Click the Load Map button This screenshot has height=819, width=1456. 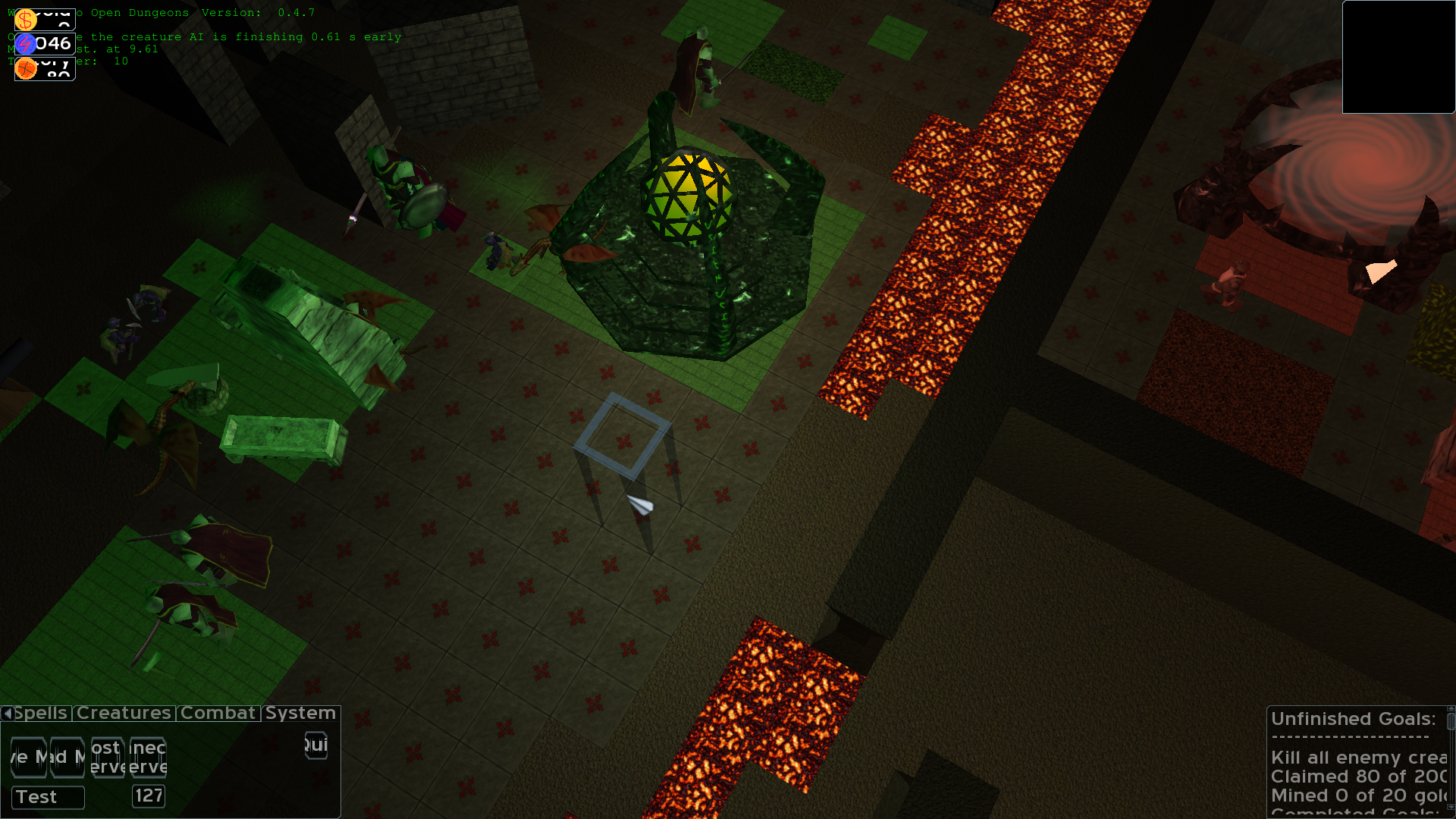[x=67, y=757]
